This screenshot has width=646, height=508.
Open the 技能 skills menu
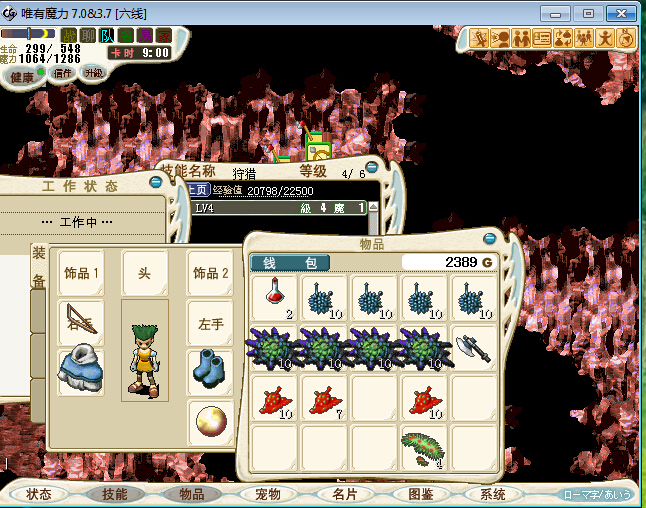[113, 494]
